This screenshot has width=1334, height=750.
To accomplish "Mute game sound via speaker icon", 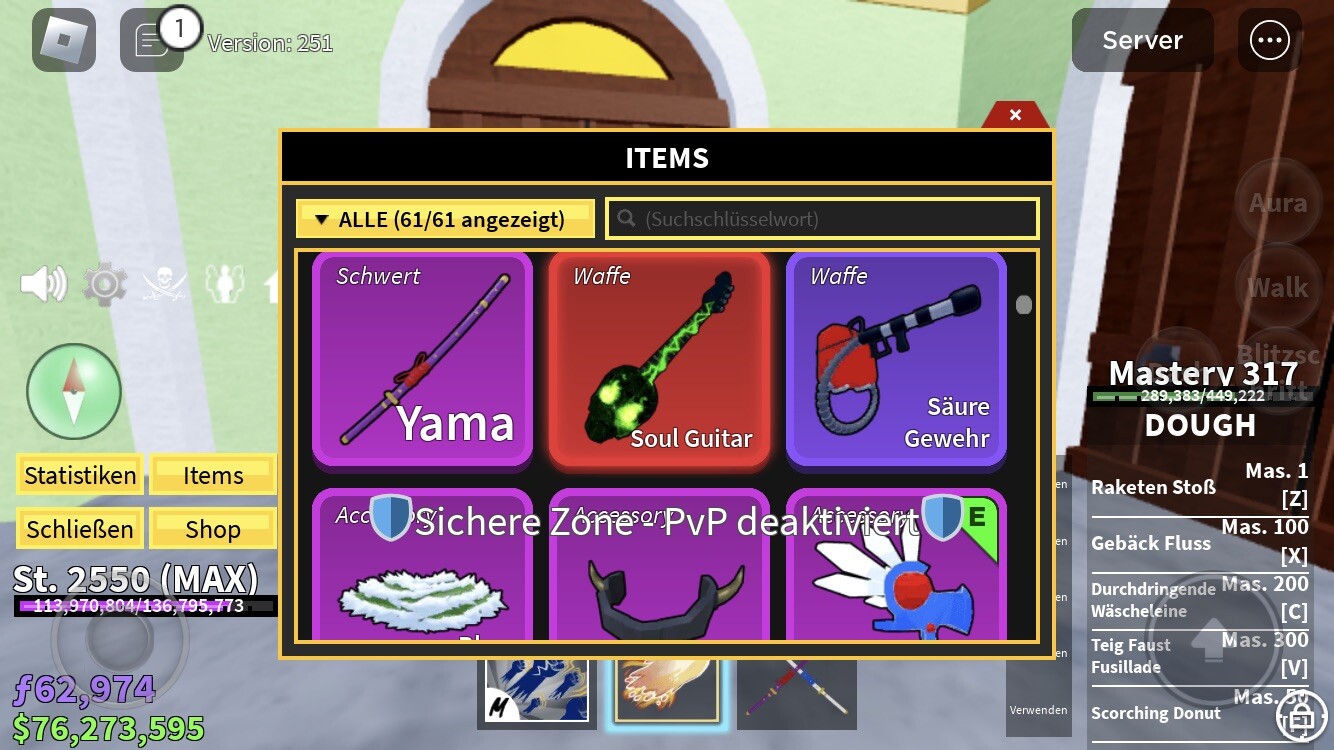I will point(42,283).
